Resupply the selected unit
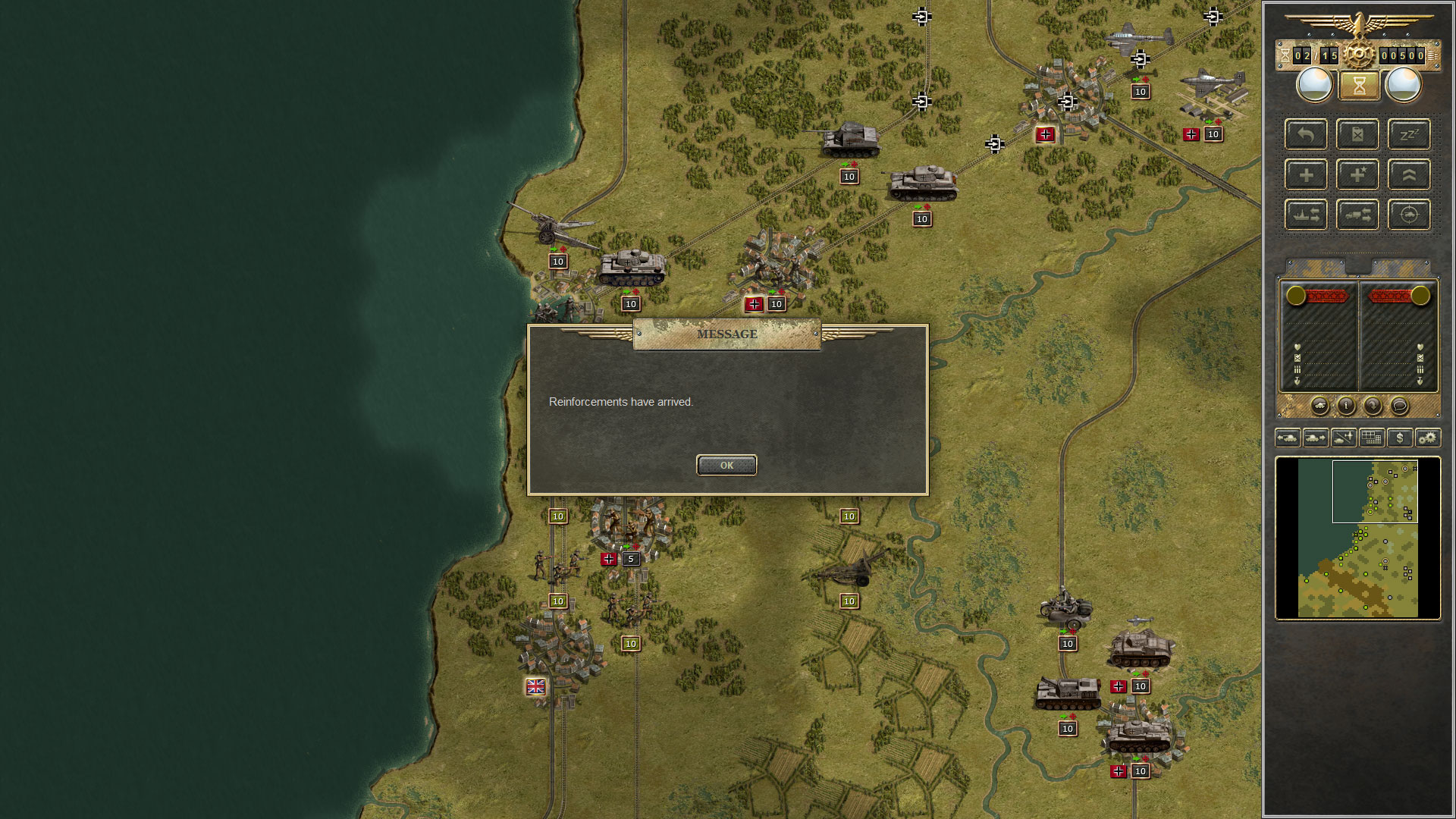This screenshot has height=819, width=1456. tap(1357, 134)
